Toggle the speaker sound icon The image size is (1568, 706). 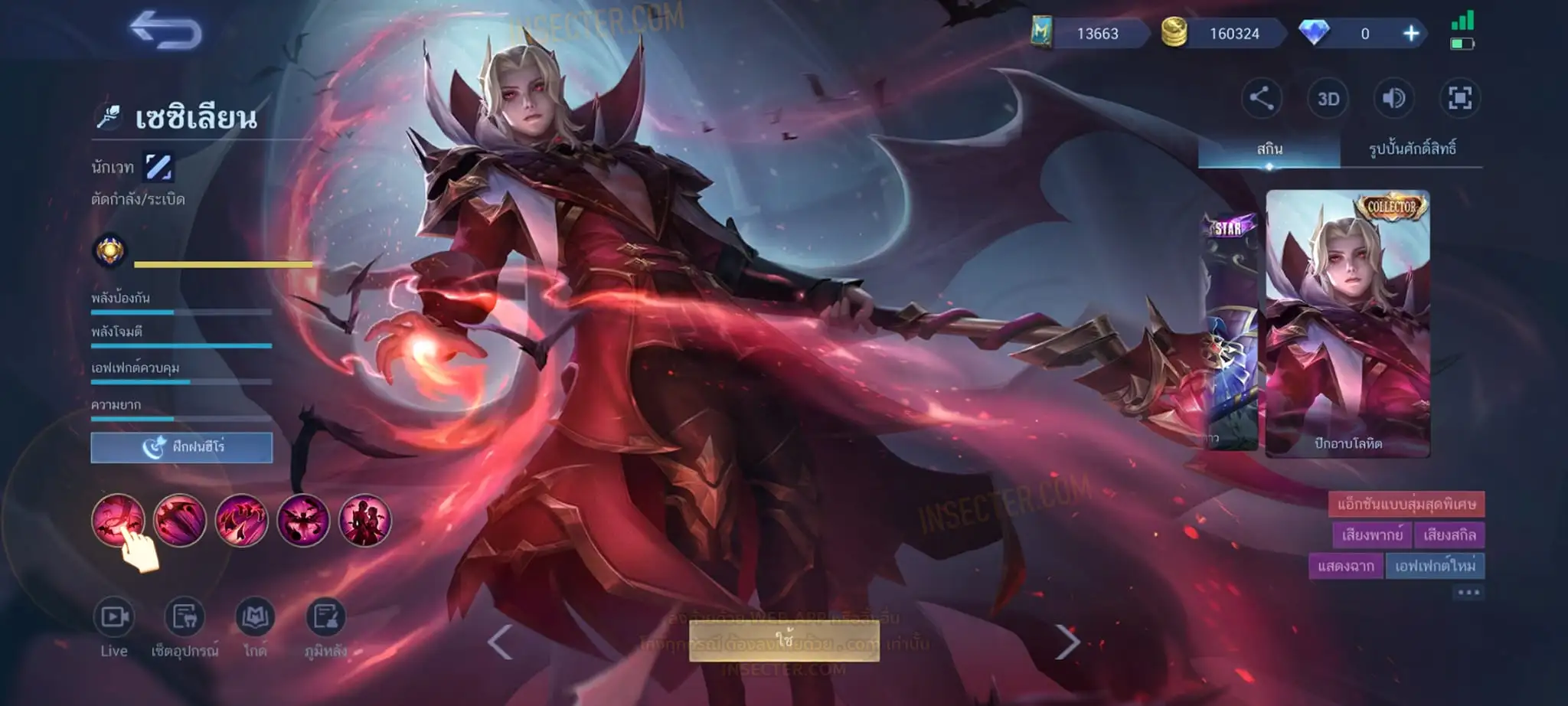tap(1393, 99)
